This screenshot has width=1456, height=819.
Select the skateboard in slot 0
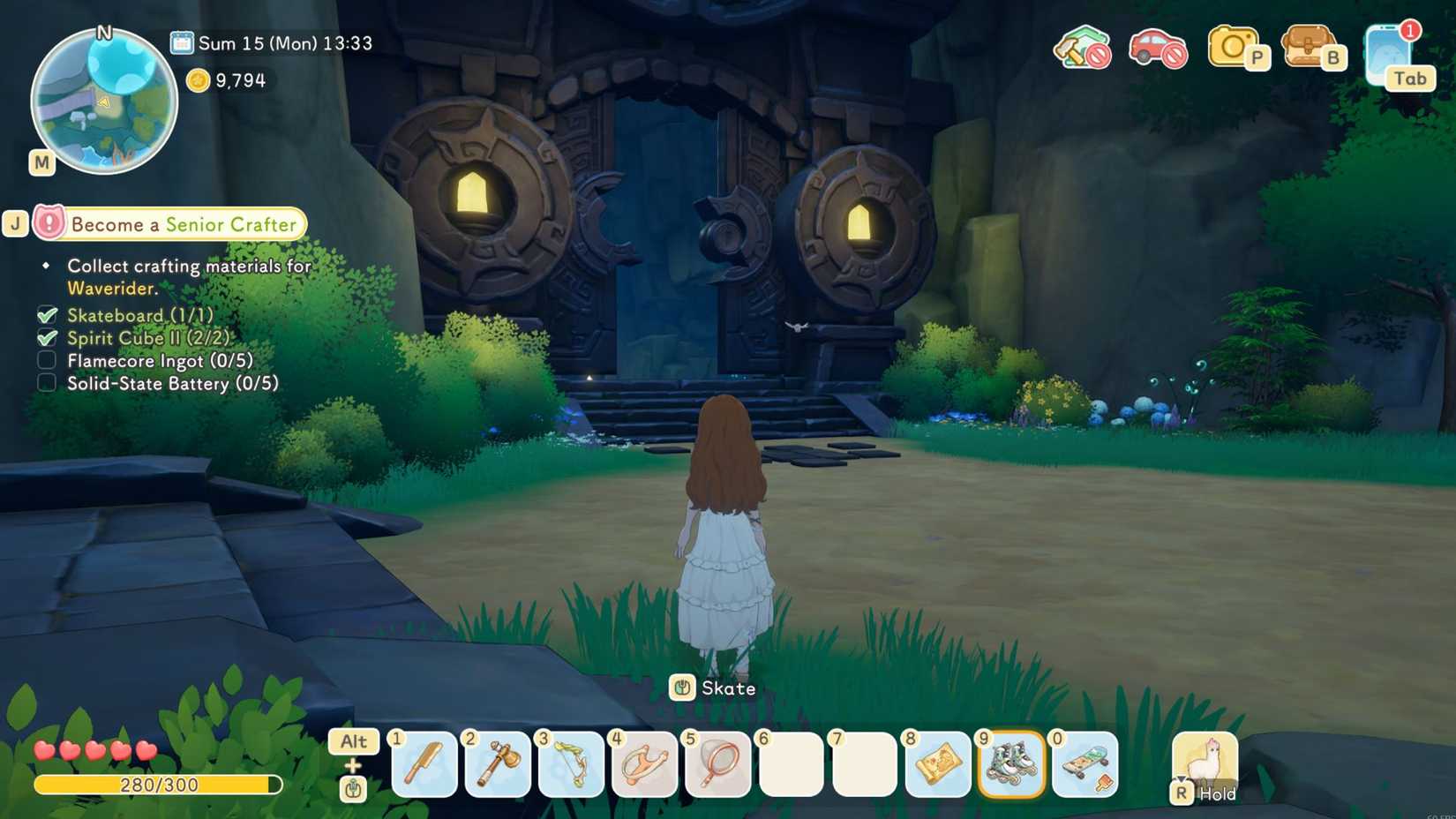[1084, 766]
